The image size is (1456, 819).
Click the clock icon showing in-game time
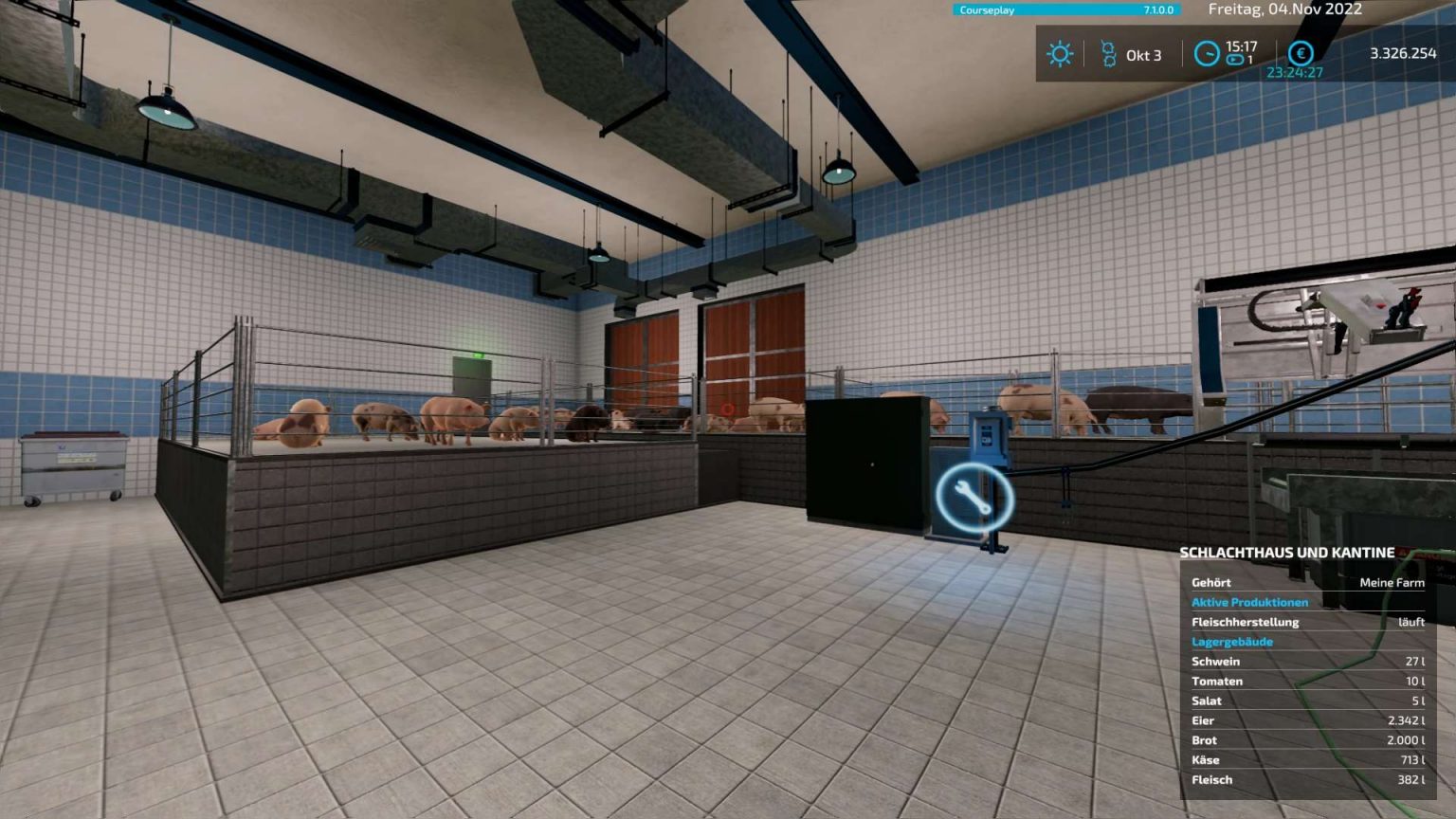pyautogui.click(x=1205, y=53)
